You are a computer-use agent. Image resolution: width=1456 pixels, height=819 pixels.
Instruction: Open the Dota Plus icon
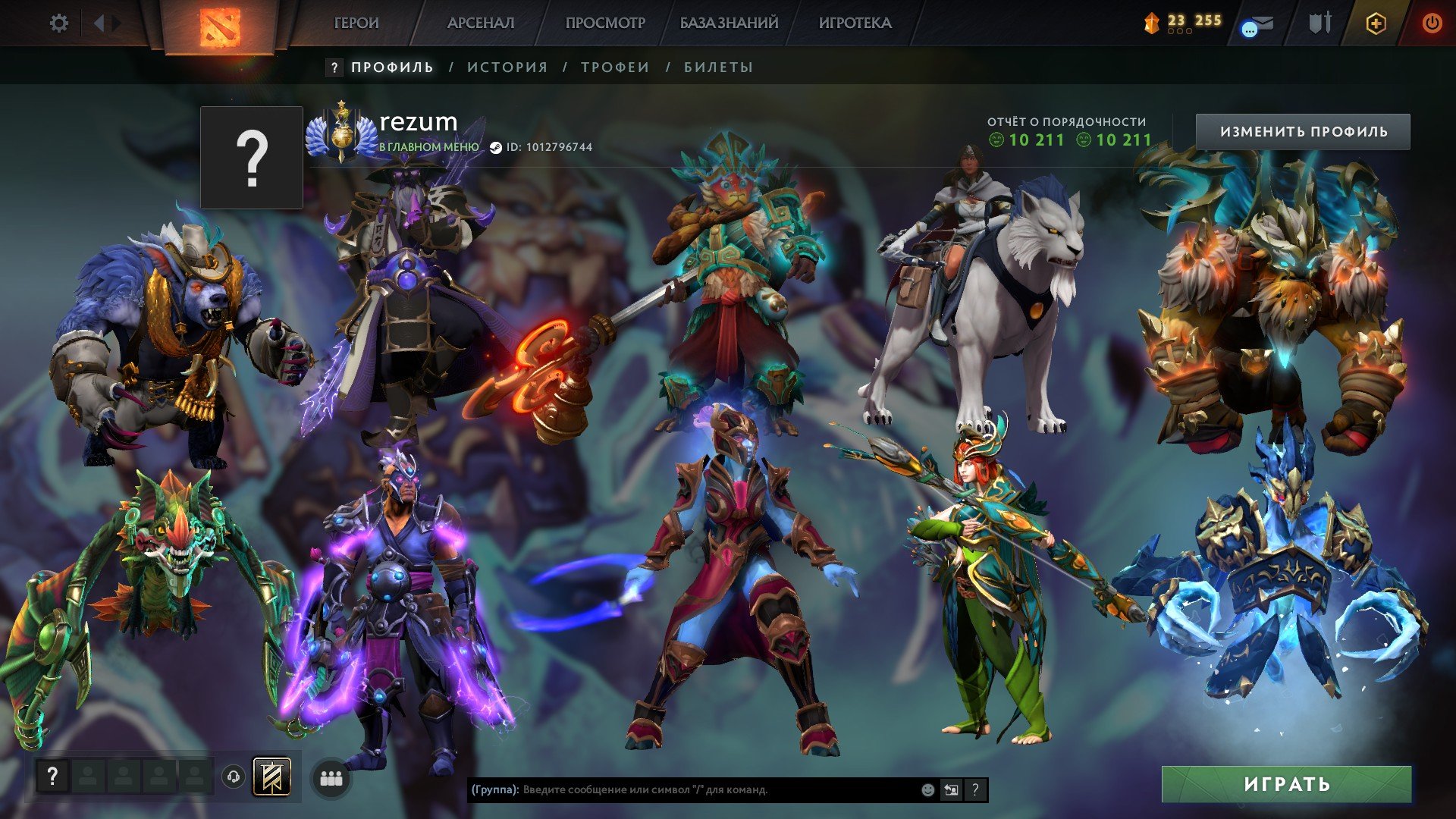[1376, 23]
